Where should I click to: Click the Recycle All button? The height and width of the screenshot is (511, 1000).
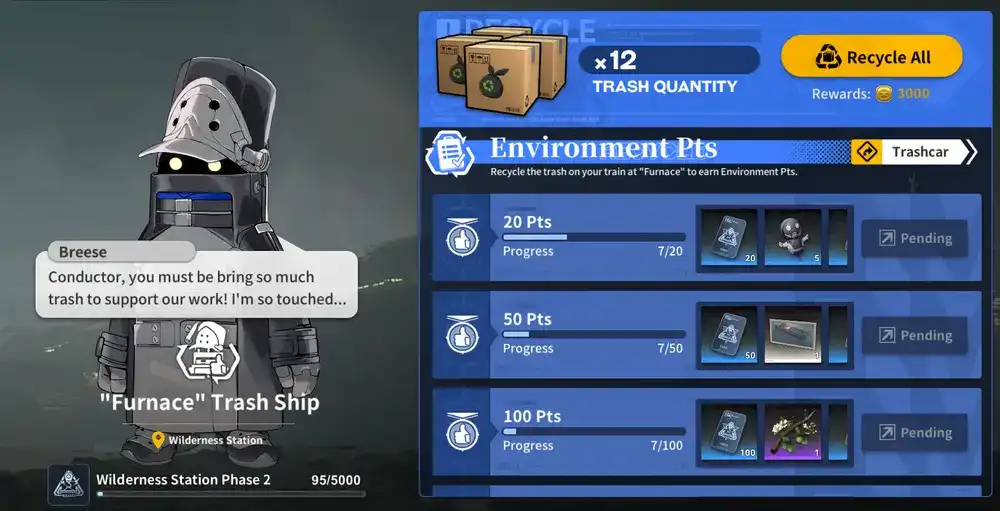pyautogui.click(x=871, y=57)
